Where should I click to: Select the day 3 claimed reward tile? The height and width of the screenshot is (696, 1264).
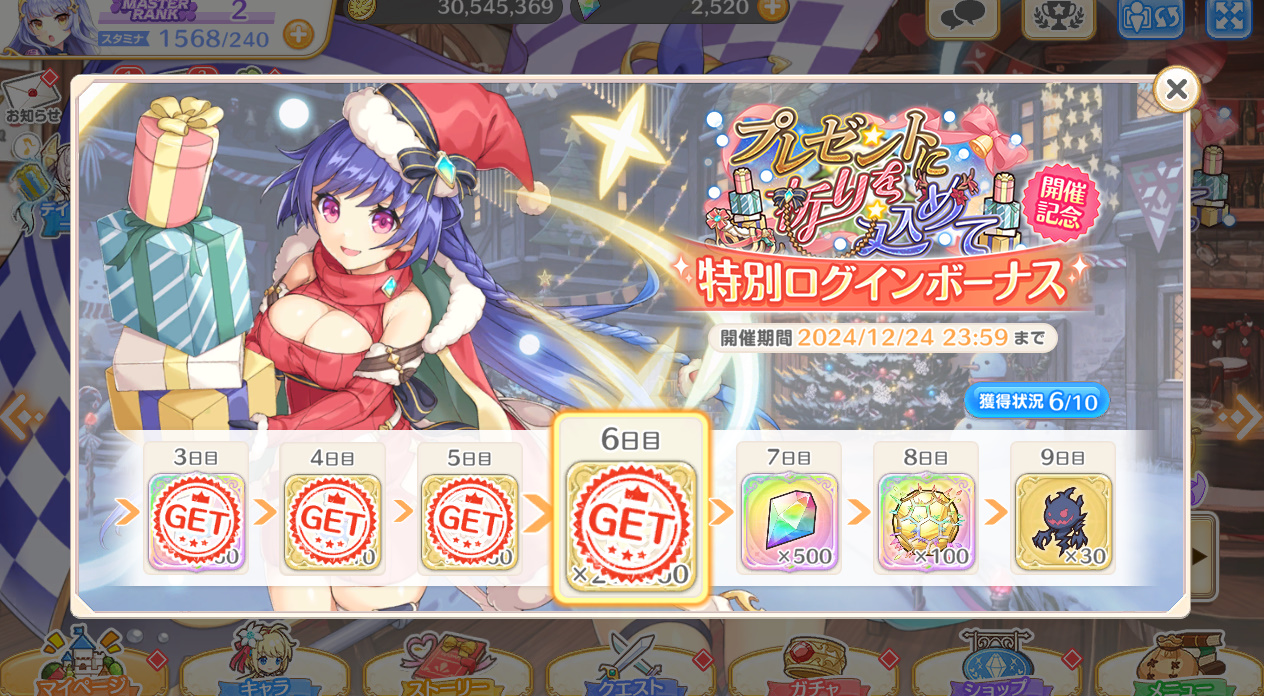pos(197,522)
